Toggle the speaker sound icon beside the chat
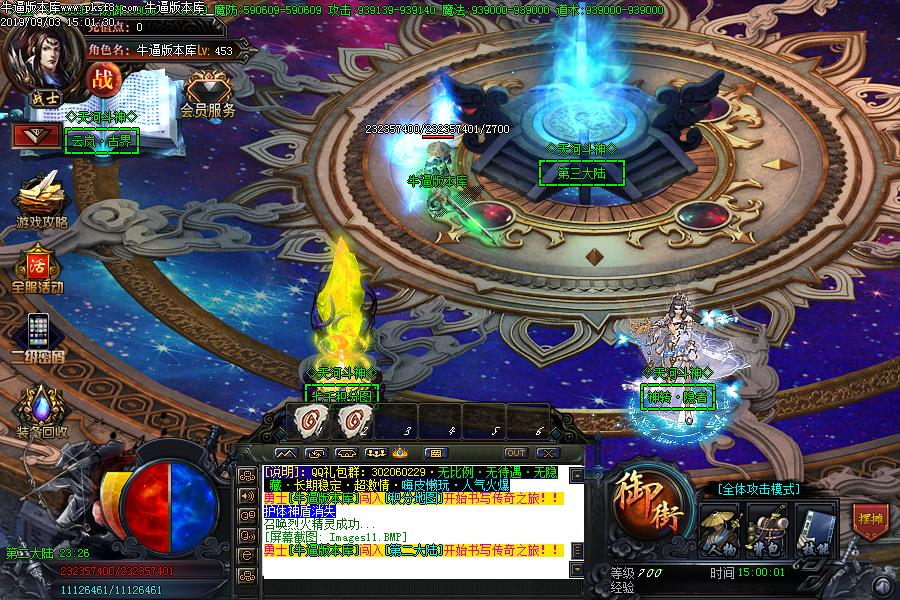900x600 pixels. (x=246, y=495)
